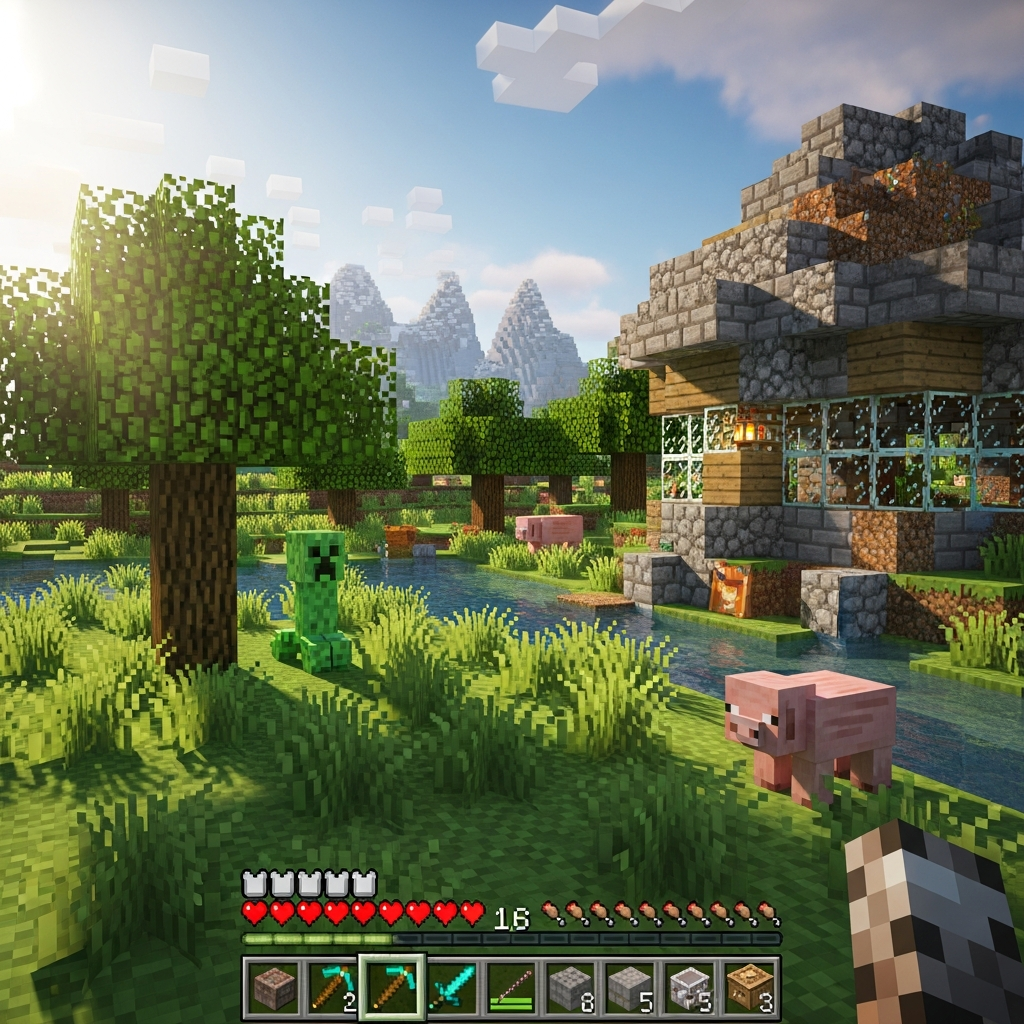Click the highlighted diamond pickaxe slot

click(x=392, y=988)
